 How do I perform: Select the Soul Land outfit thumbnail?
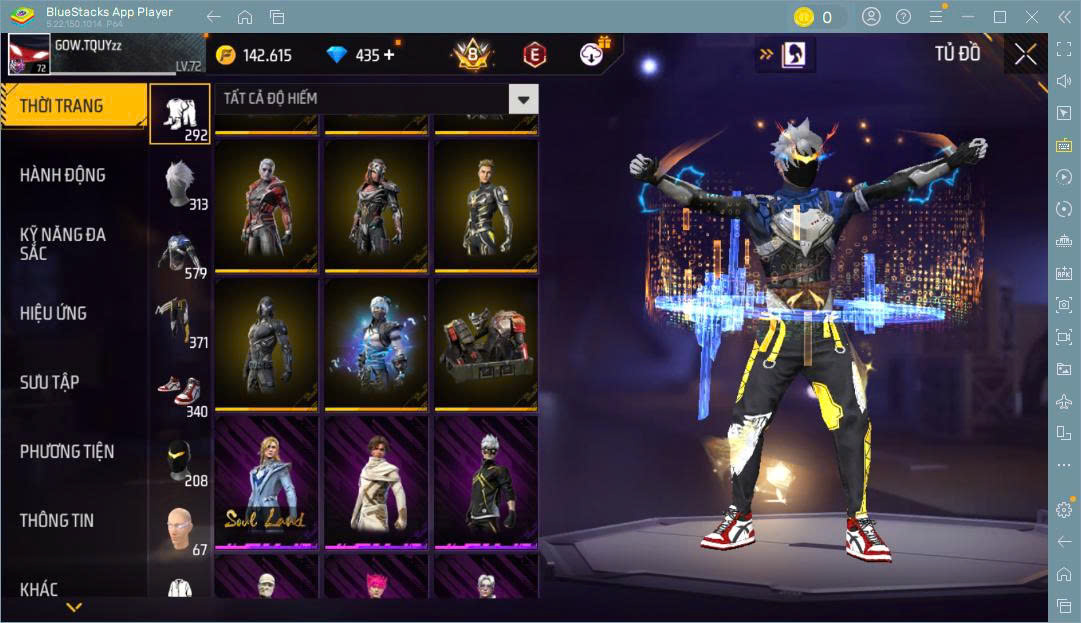266,483
